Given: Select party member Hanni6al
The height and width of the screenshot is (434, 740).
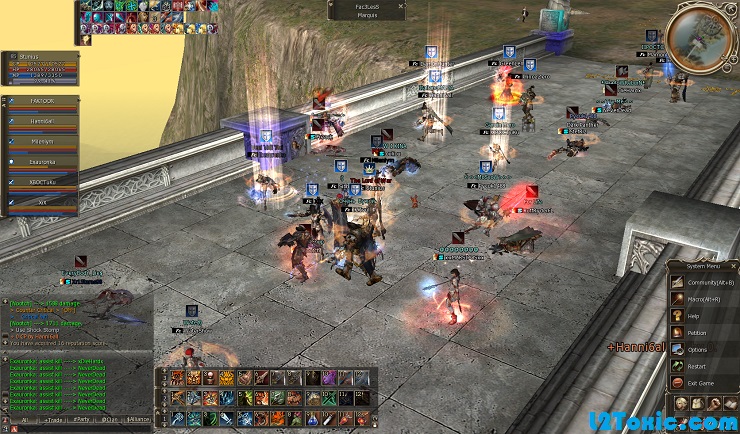Looking at the screenshot, I should tap(42, 122).
